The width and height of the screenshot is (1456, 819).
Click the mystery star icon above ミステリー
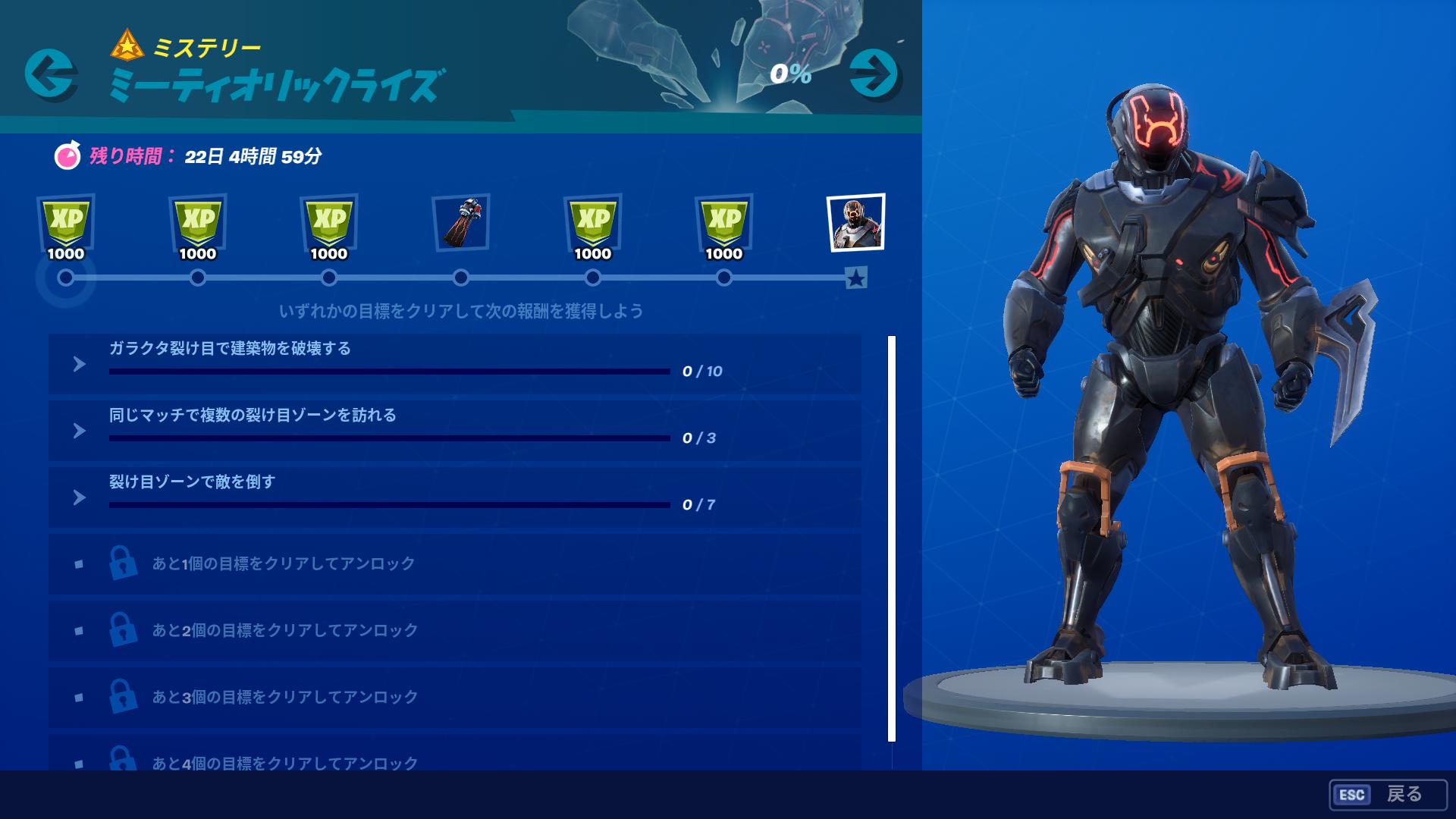(127, 45)
